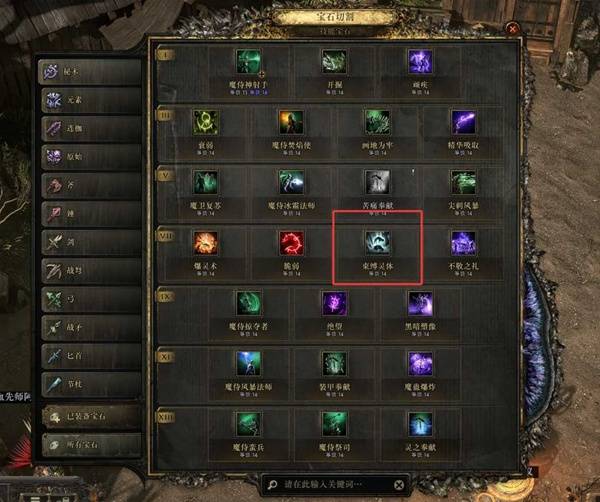Open the 秘术 gem category

[87, 72]
